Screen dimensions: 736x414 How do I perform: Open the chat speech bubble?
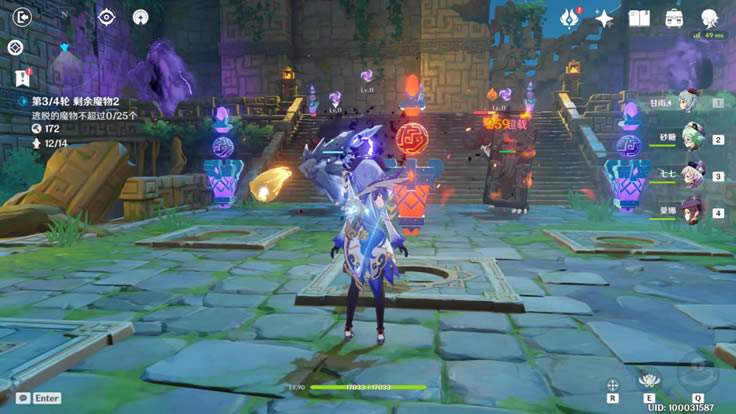[x=22, y=397]
